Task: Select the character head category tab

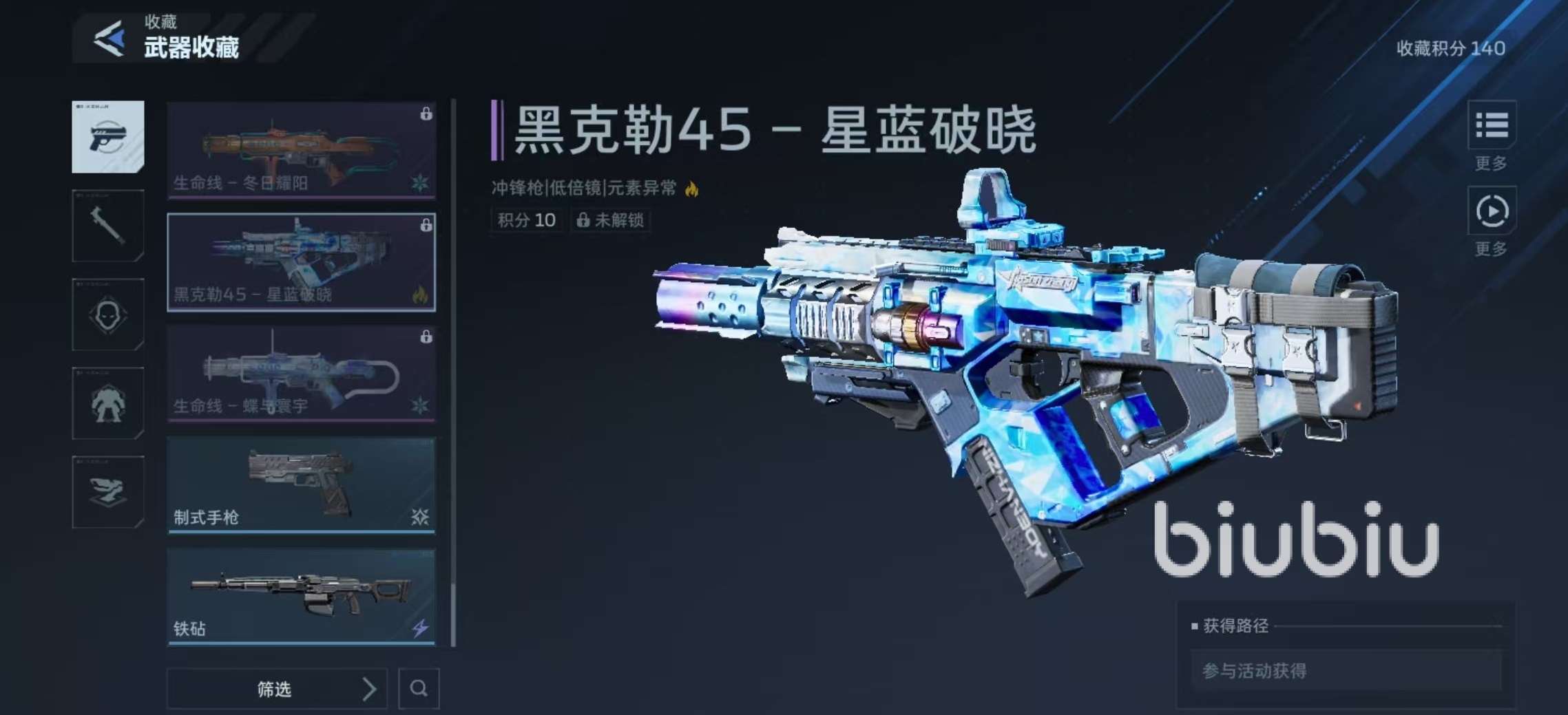Action: pos(108,314)
